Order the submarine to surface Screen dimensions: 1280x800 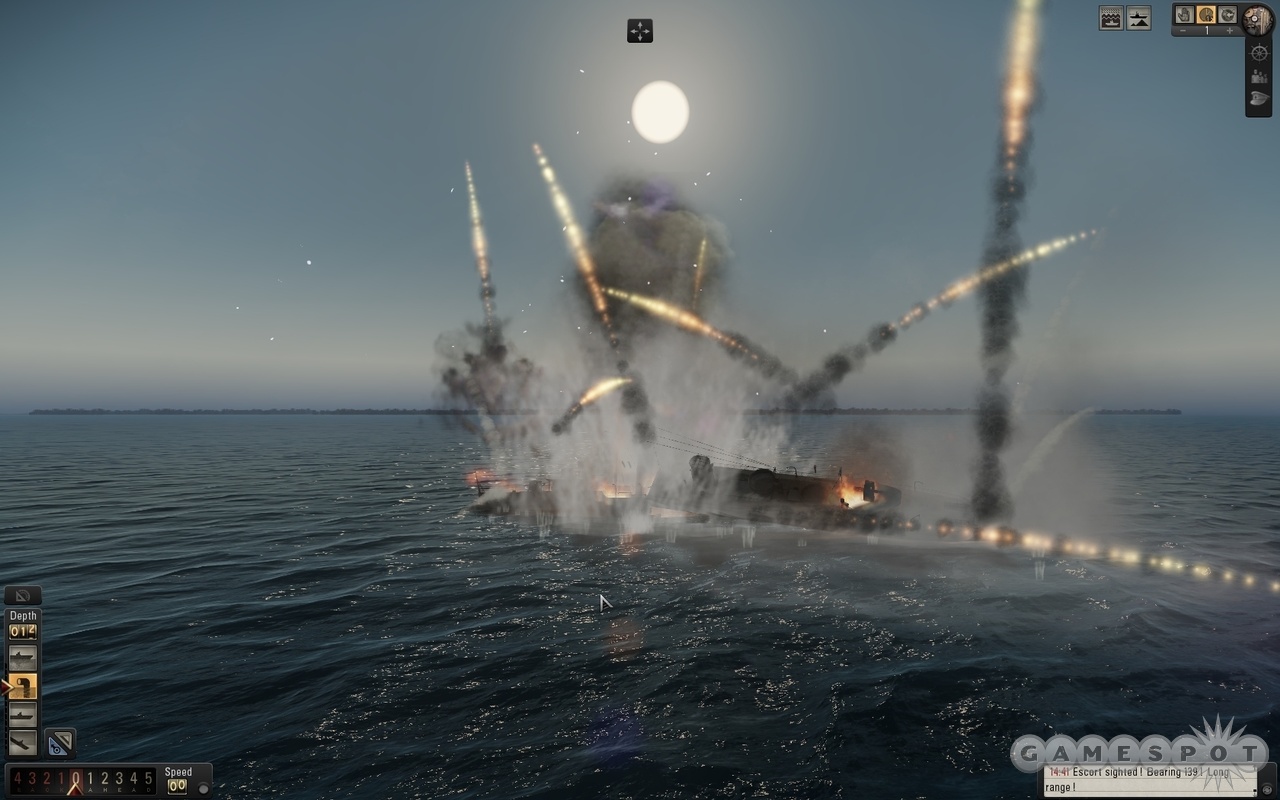click(x=22, y=658)
